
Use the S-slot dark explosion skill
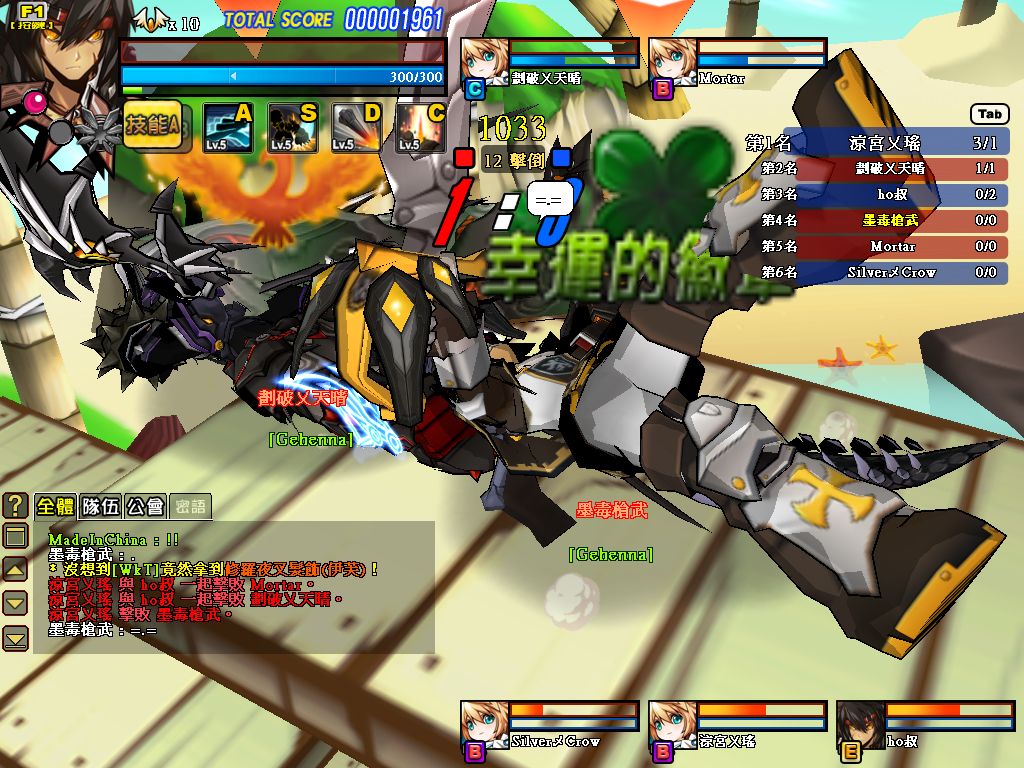(291, 128)
